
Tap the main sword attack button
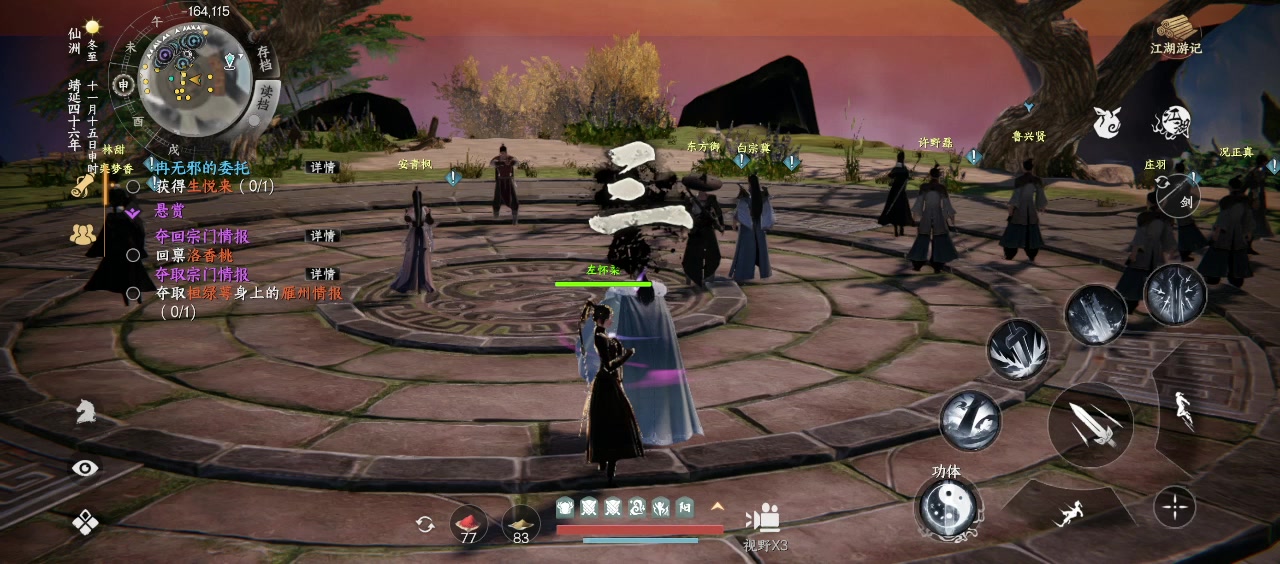[1089, 424]
